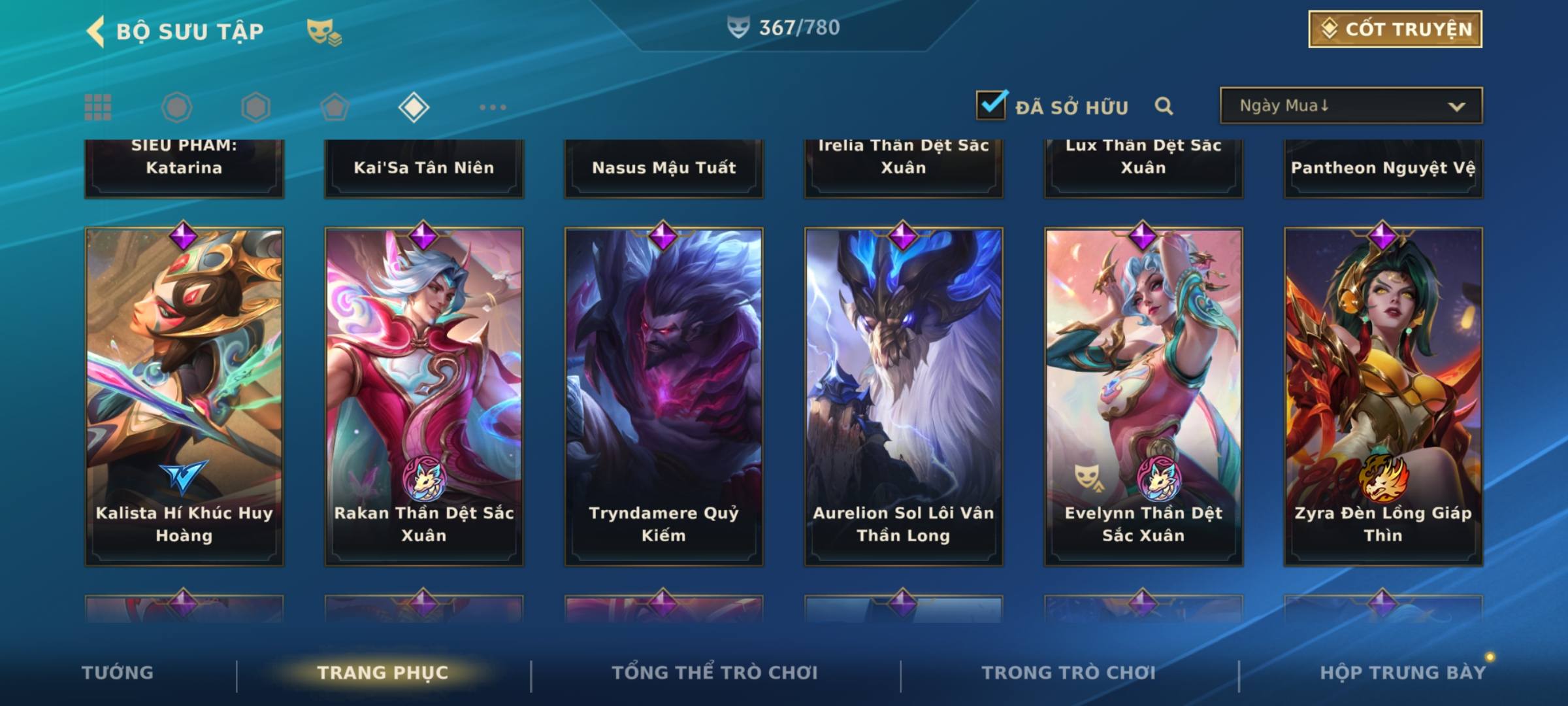Open the Trong Trò Chơi tab
The width and height of the screenshot is (1568, 706).
pyautogui.click(x=1069, y=673)
